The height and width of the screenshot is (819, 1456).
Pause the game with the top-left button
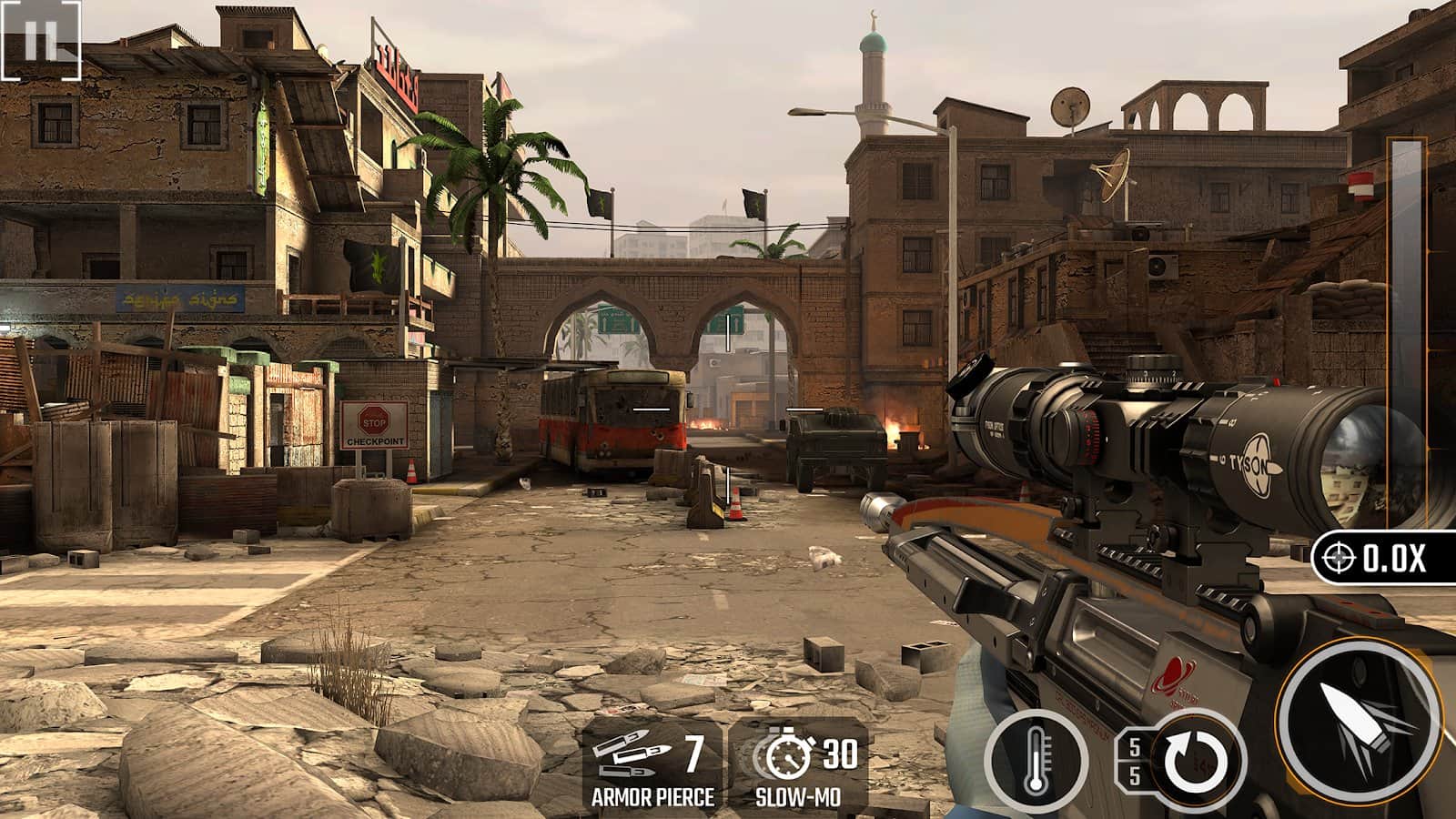click(41, 40)
